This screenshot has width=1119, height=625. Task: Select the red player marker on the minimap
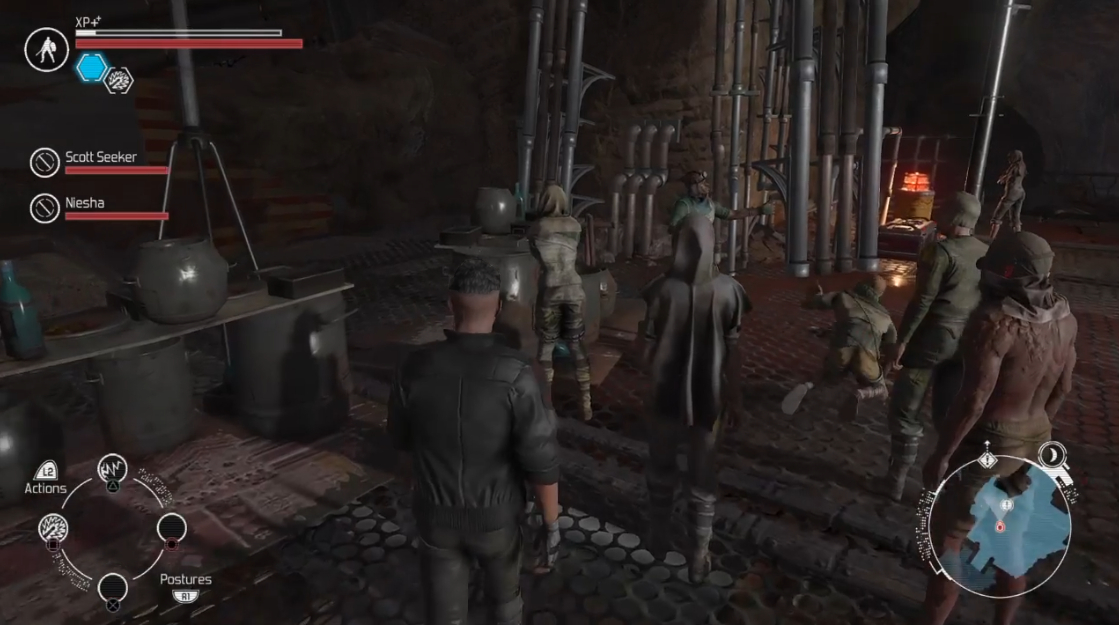click(999, 526)
